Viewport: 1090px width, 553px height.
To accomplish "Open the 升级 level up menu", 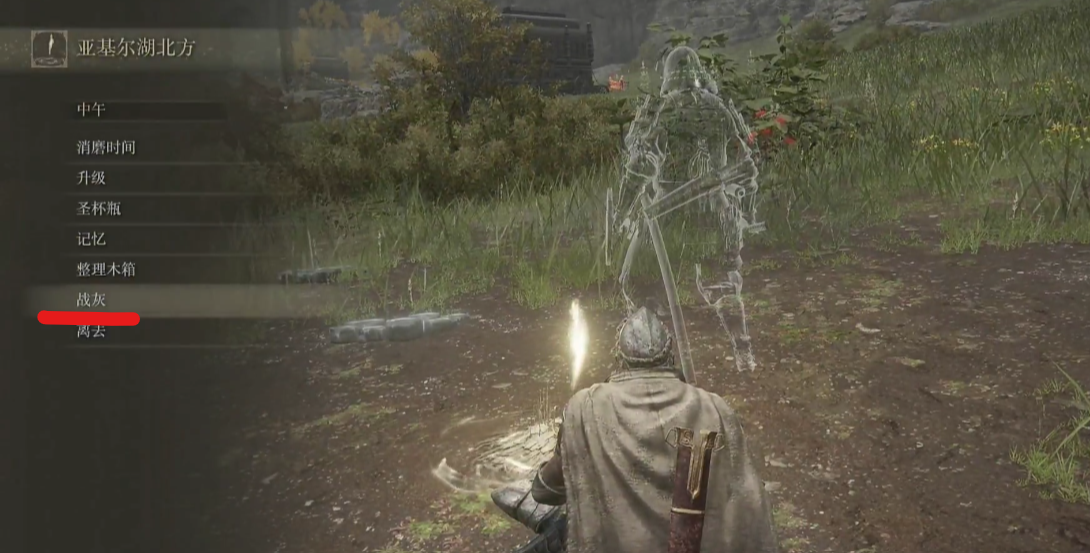I will click(92, 178).
